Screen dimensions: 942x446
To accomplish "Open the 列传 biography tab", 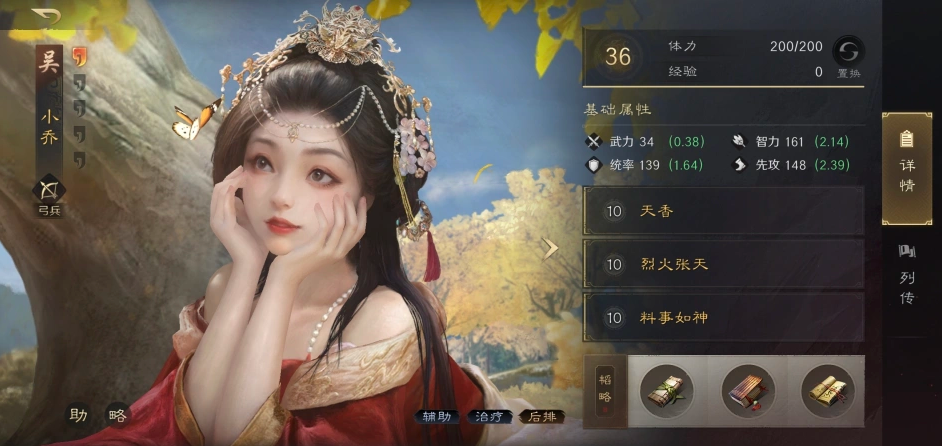I will point(907,275).
